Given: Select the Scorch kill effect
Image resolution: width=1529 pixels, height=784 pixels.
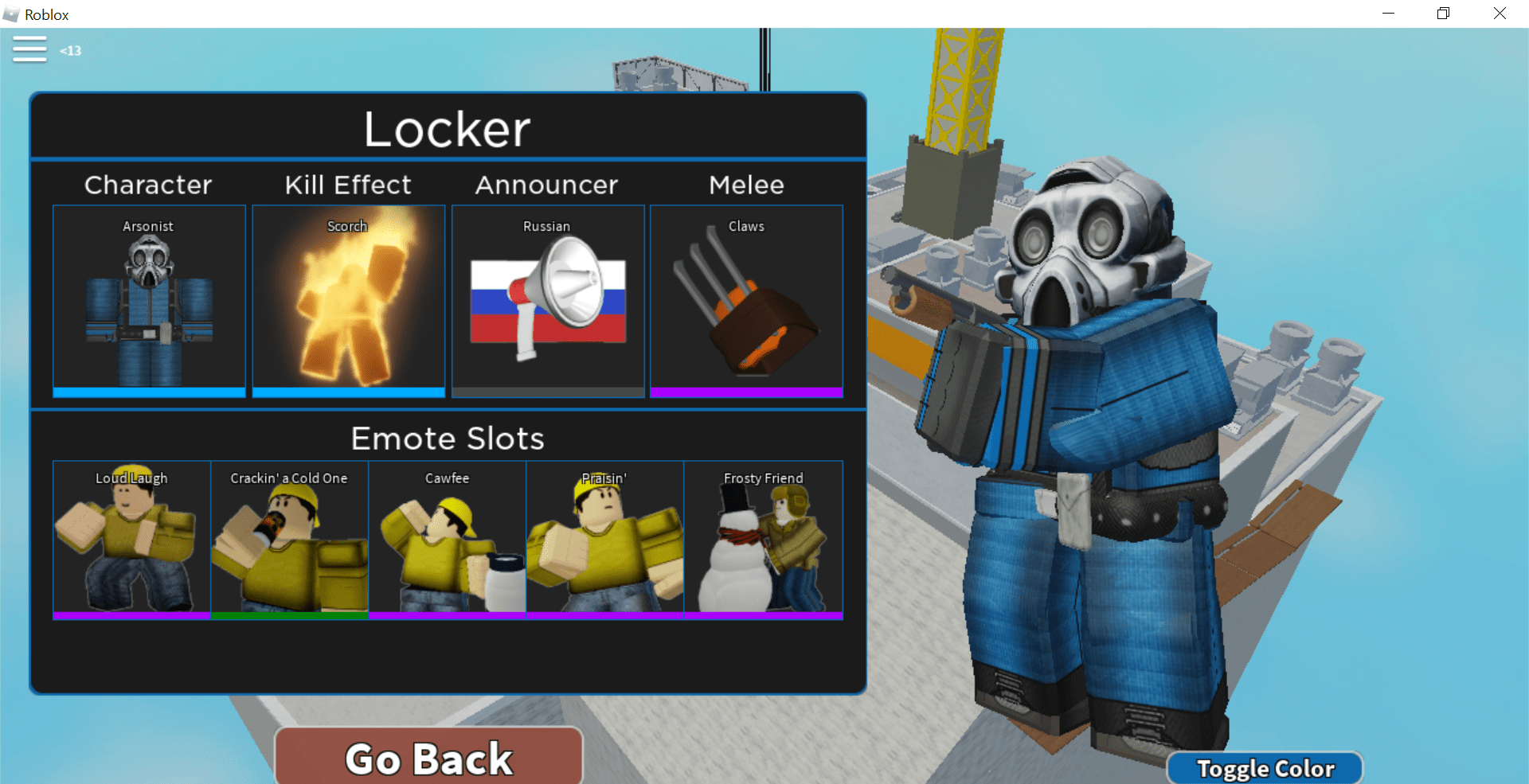Looking at the screenshot, I should [x=347, y=301].
